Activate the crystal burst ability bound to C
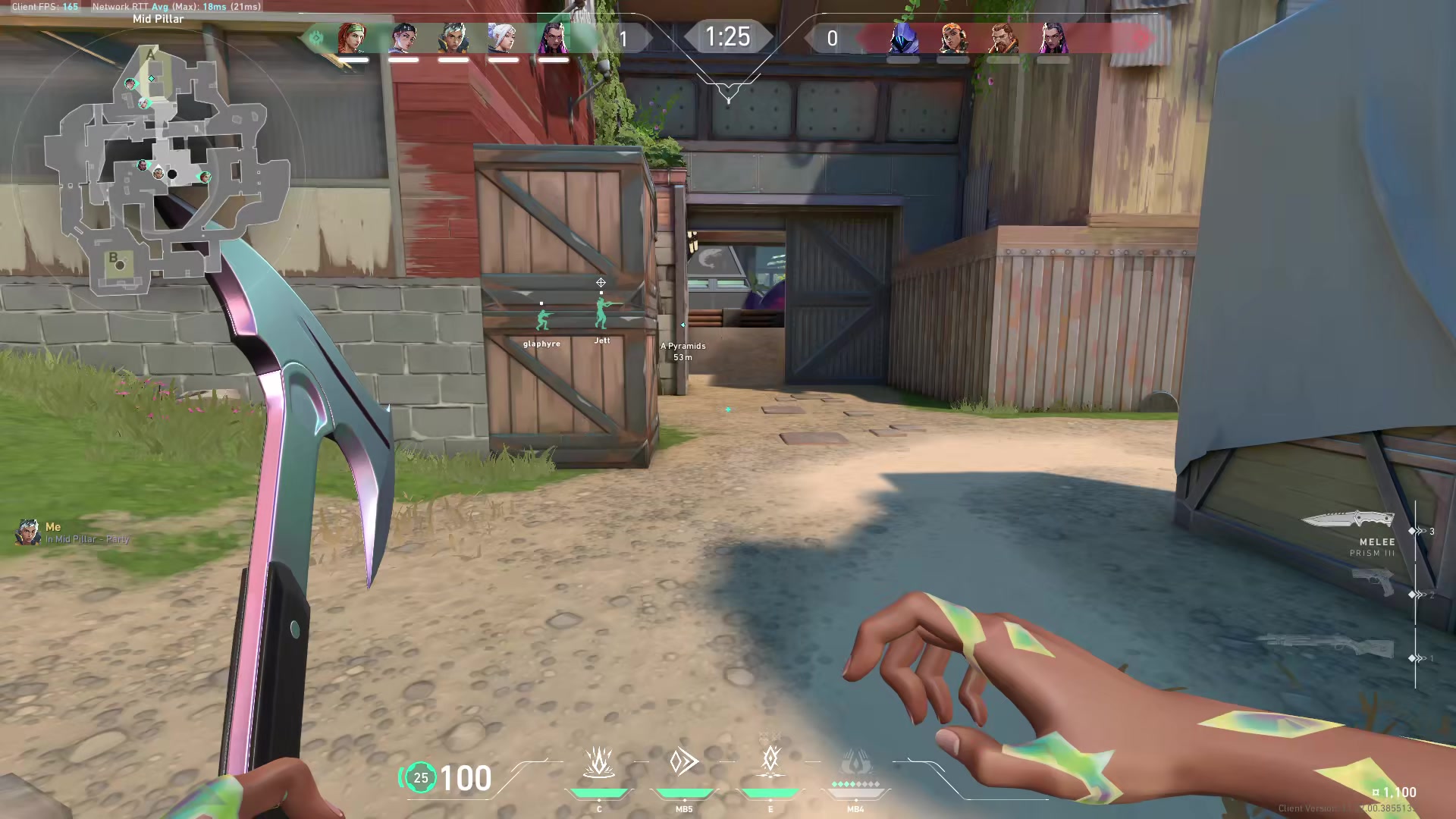The width and height of the screenshot is (1456, 819). click(x=598, y=763)
